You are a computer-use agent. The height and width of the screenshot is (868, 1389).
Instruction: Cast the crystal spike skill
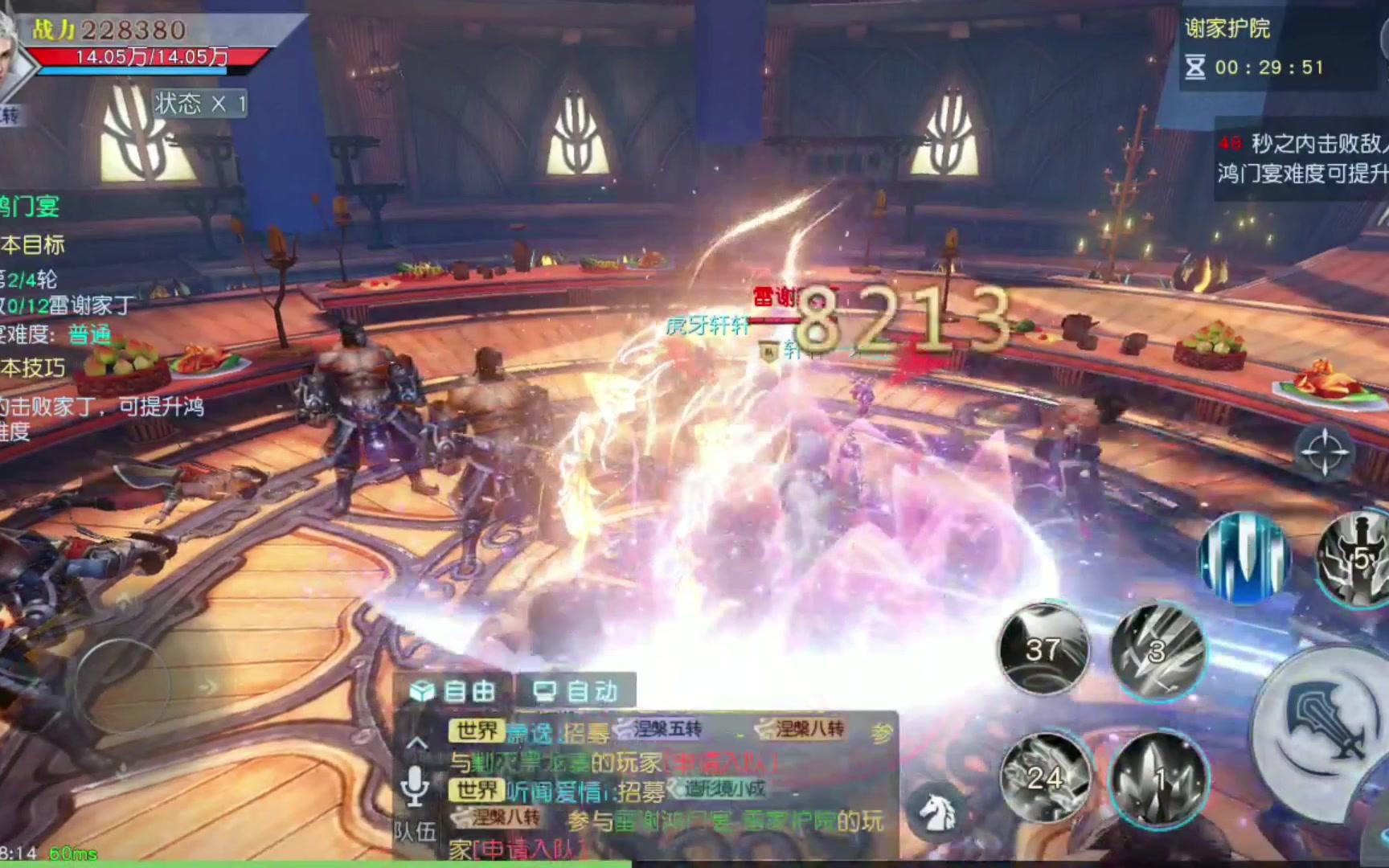[x=1158, y=779]
